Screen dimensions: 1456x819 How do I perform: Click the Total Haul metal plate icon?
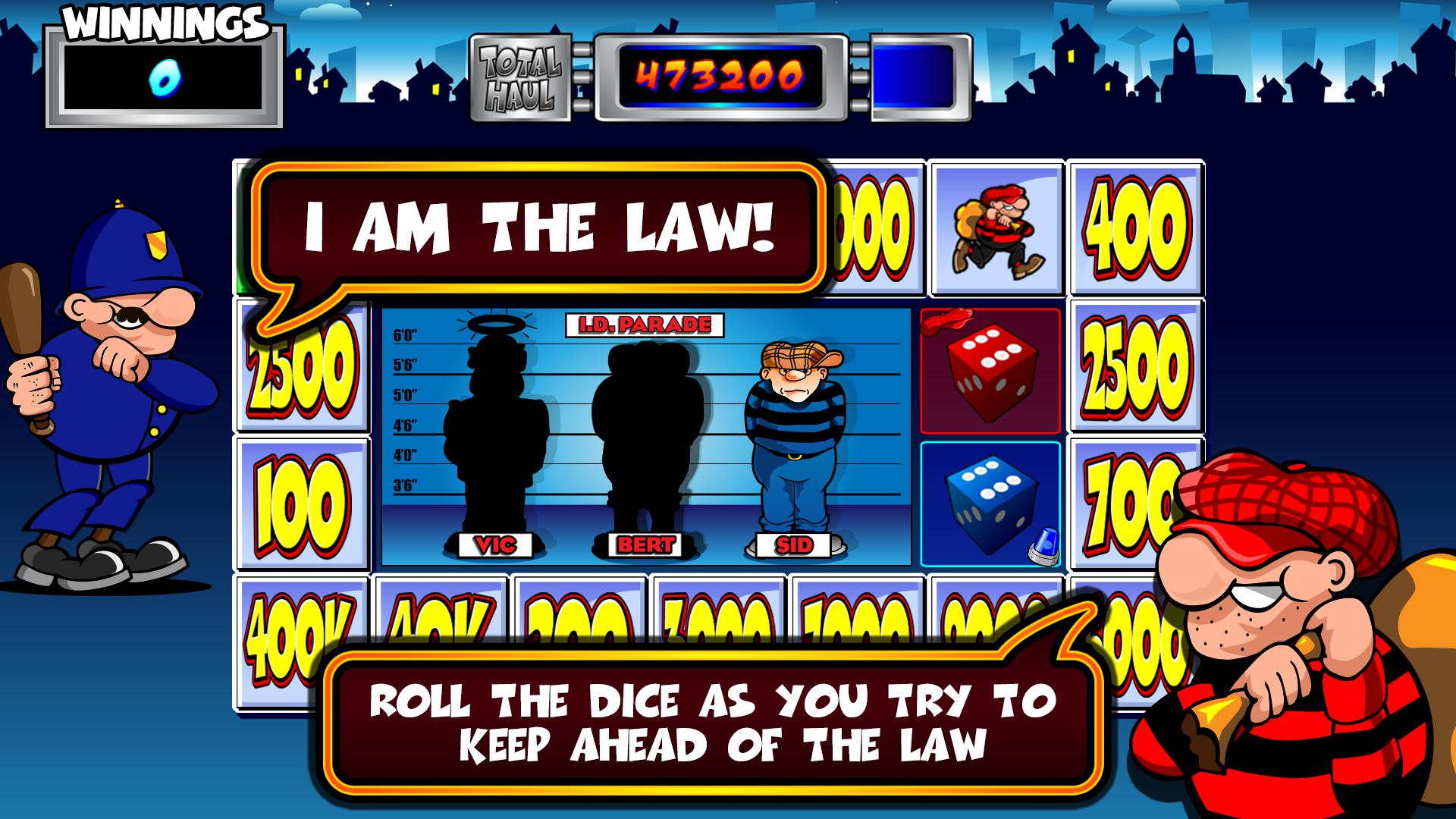[522, 76]
